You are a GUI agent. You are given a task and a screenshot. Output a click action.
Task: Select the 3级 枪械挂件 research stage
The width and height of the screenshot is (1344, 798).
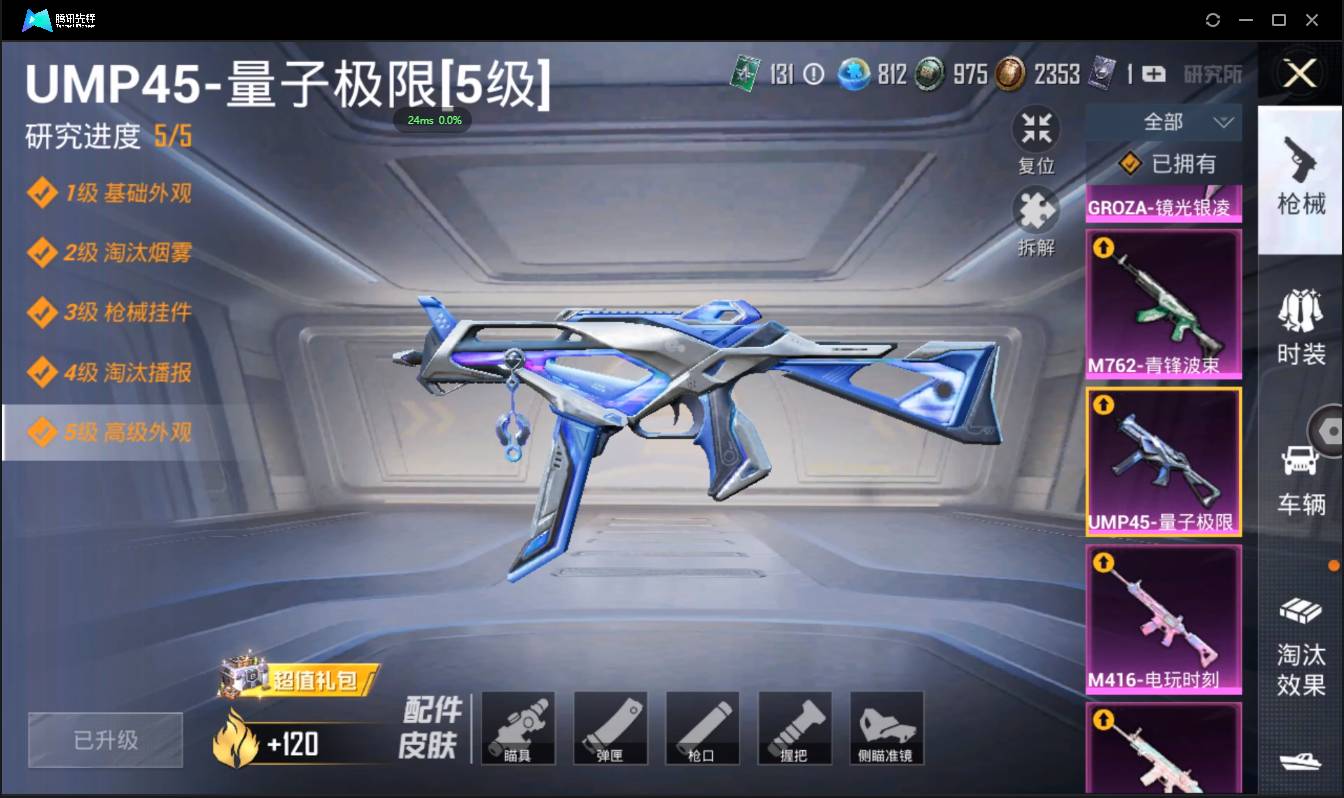click(x=110, y=313)
